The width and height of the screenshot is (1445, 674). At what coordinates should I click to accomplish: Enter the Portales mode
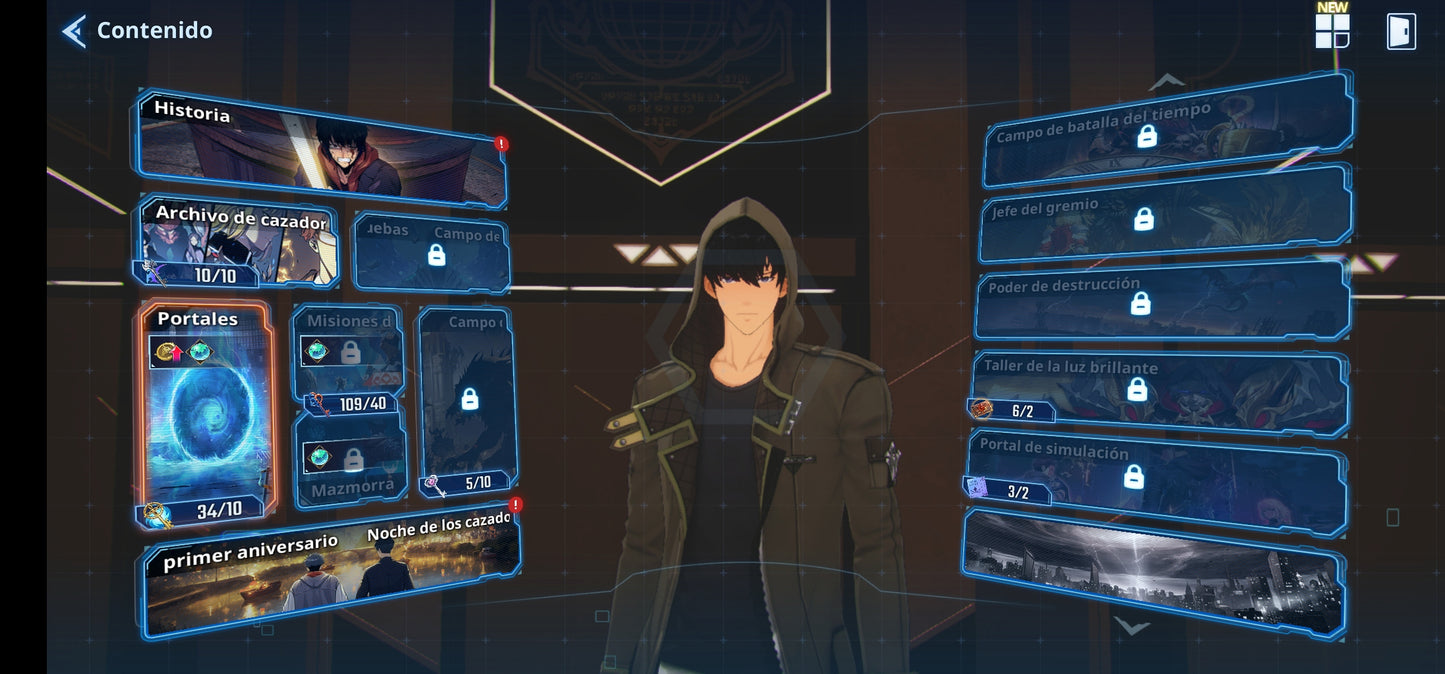point(206,412)
